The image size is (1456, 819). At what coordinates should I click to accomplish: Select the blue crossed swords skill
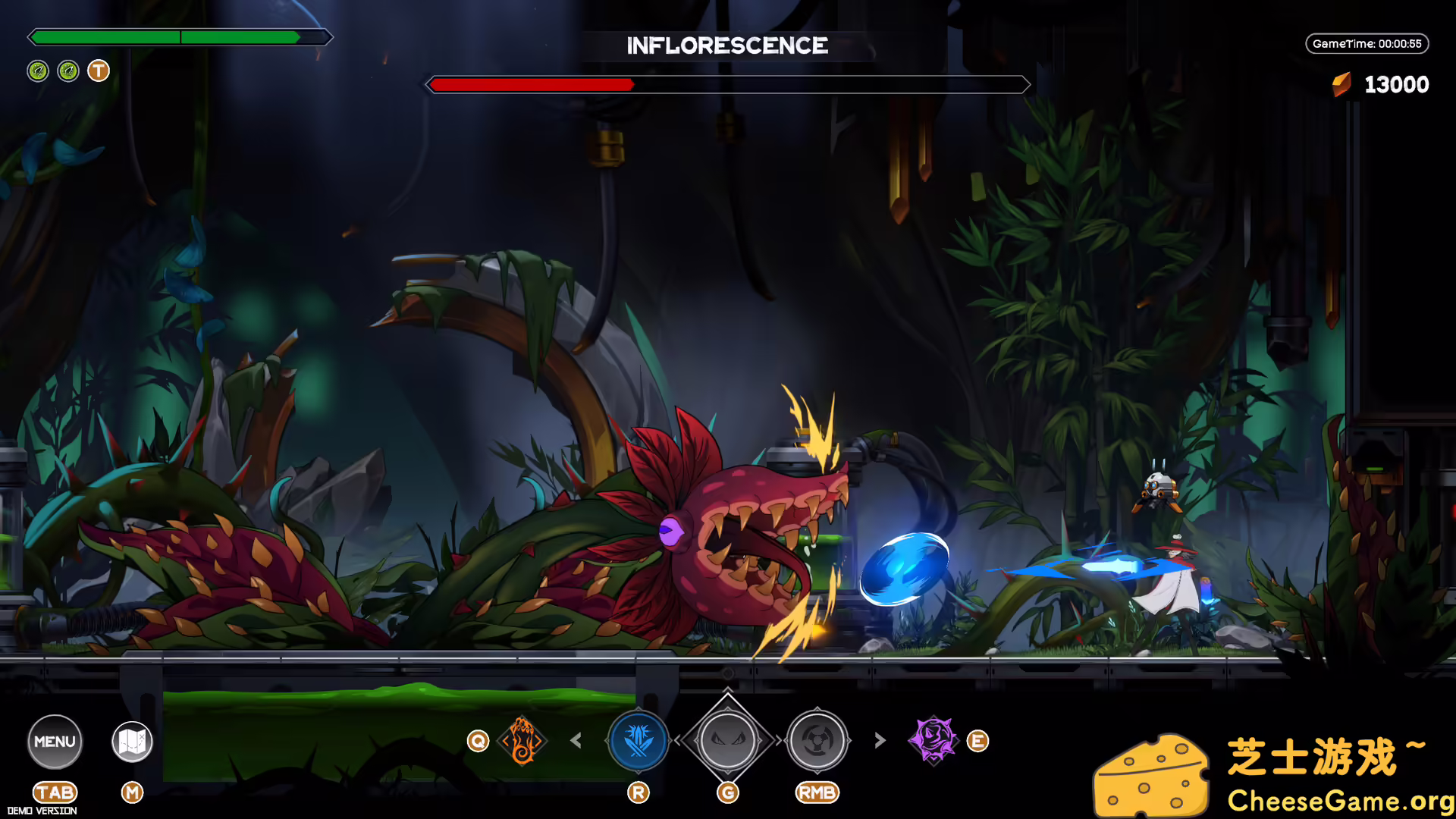[x=639, y=740]
